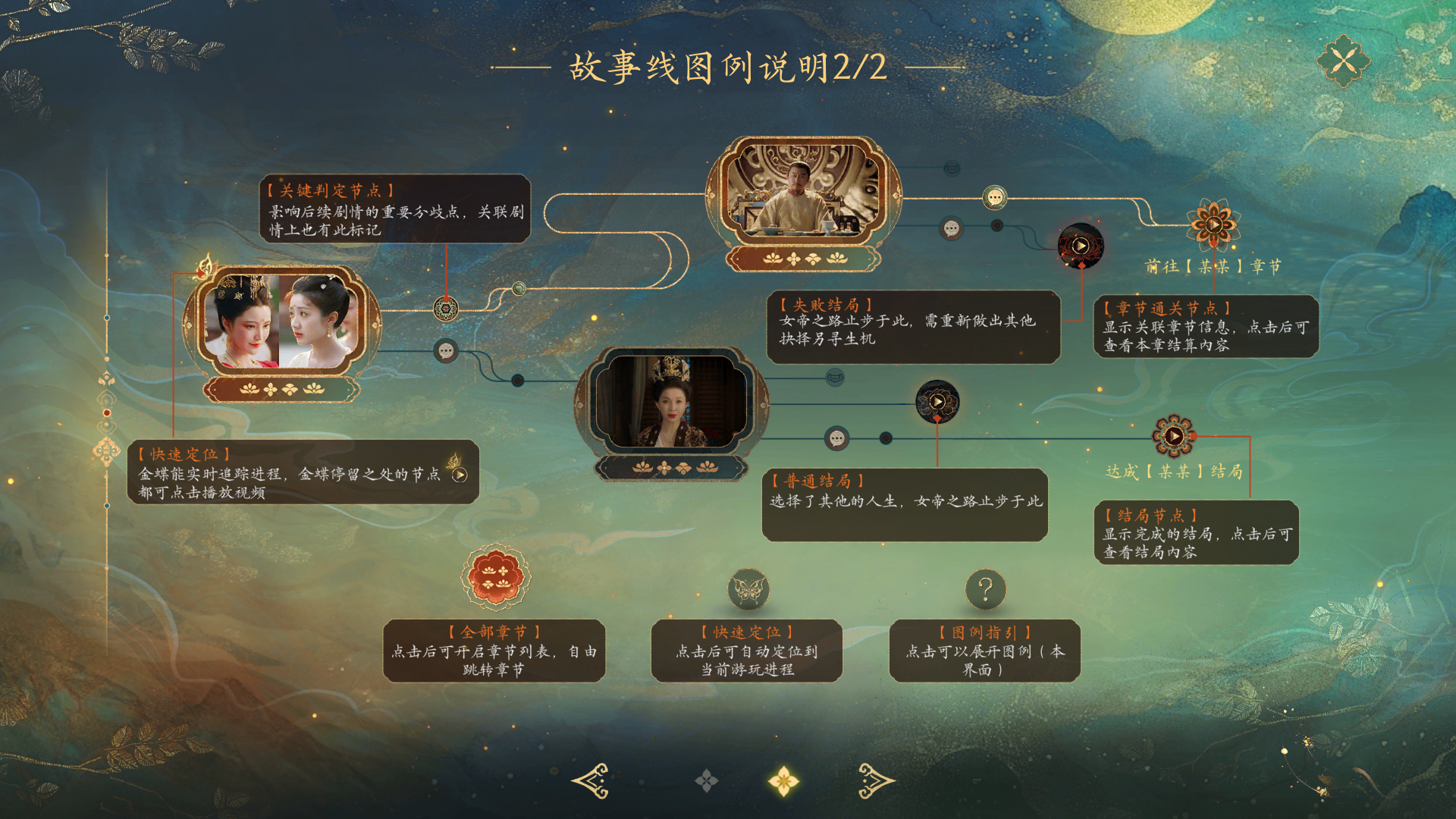Viewport: 1456px width, 819px height.
Task: Open the 图例指引 question mark icon
Action: [986, 588]
